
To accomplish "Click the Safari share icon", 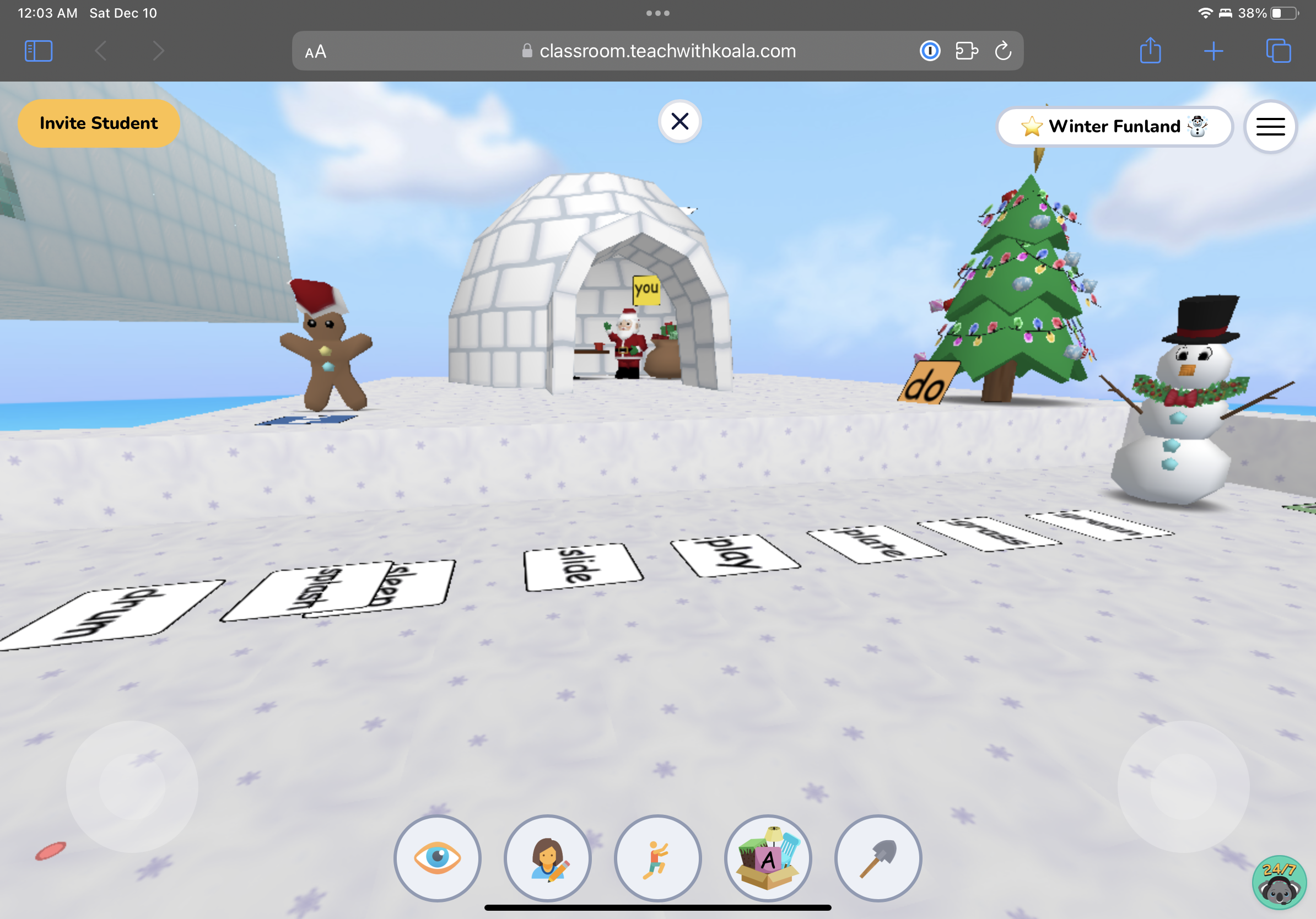I will point(1150,51).
